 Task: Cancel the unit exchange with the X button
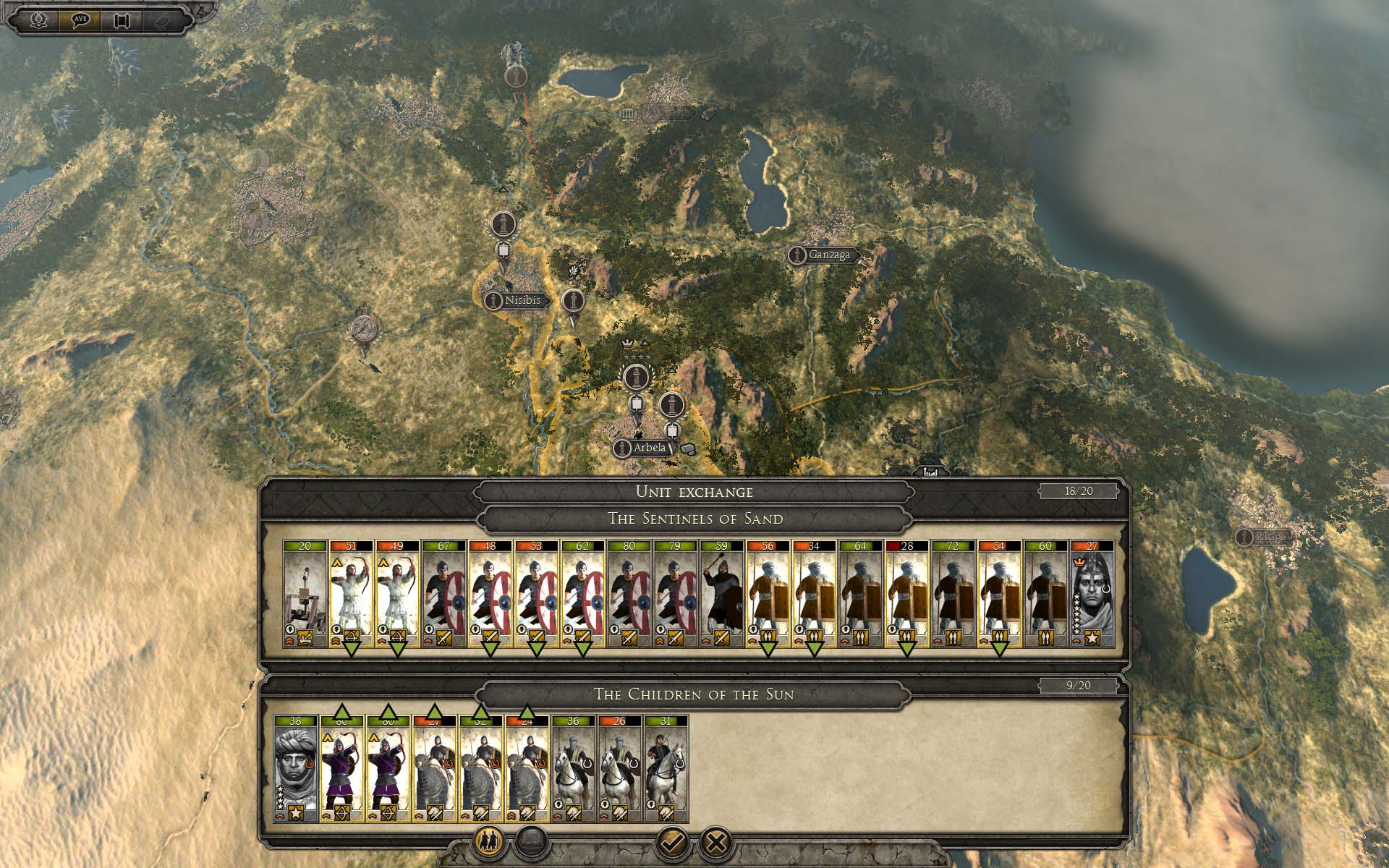click(x=716, y=841)
